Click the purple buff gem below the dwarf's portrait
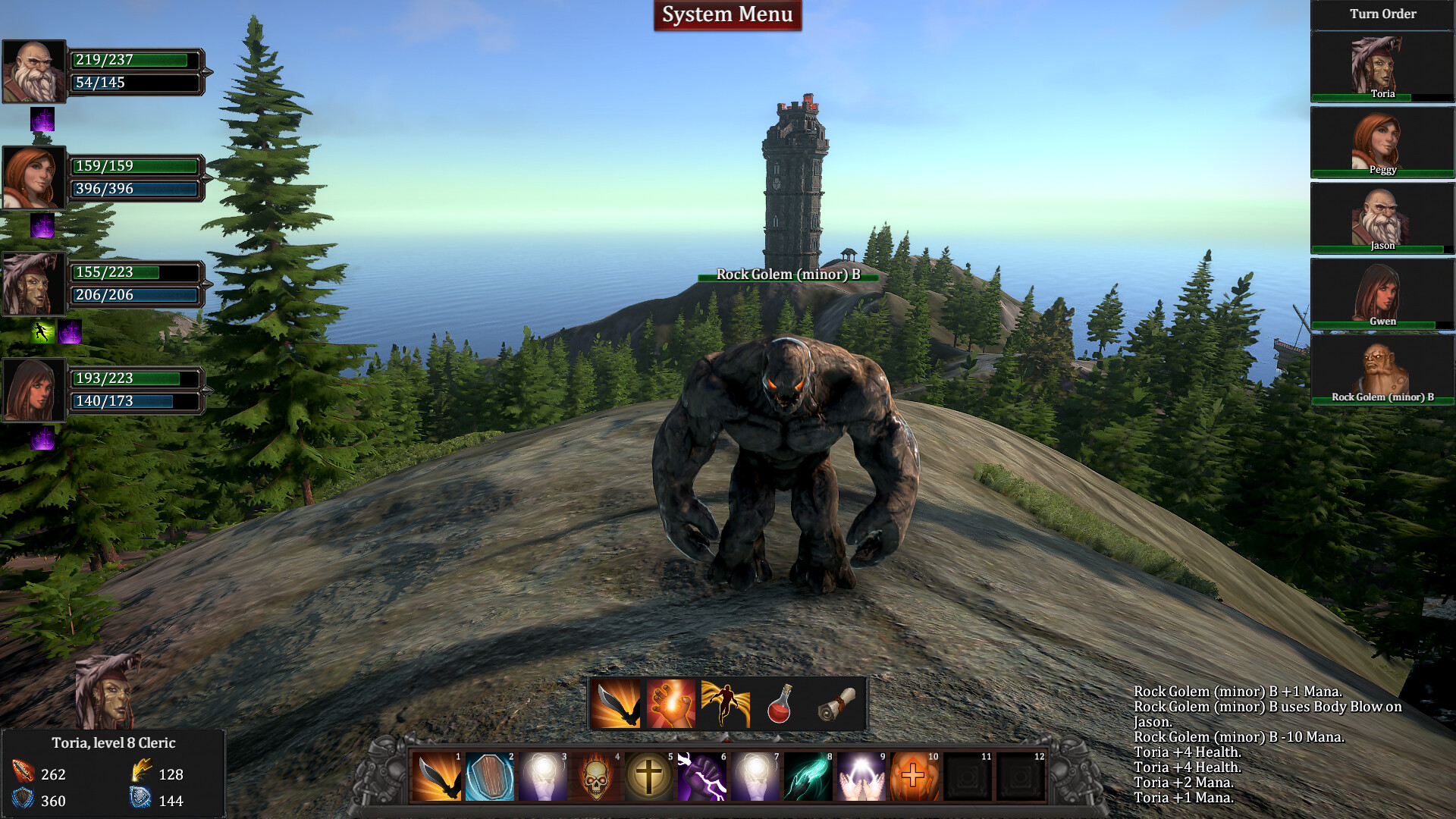This screenshot has height=819, width=1456. 43,121
